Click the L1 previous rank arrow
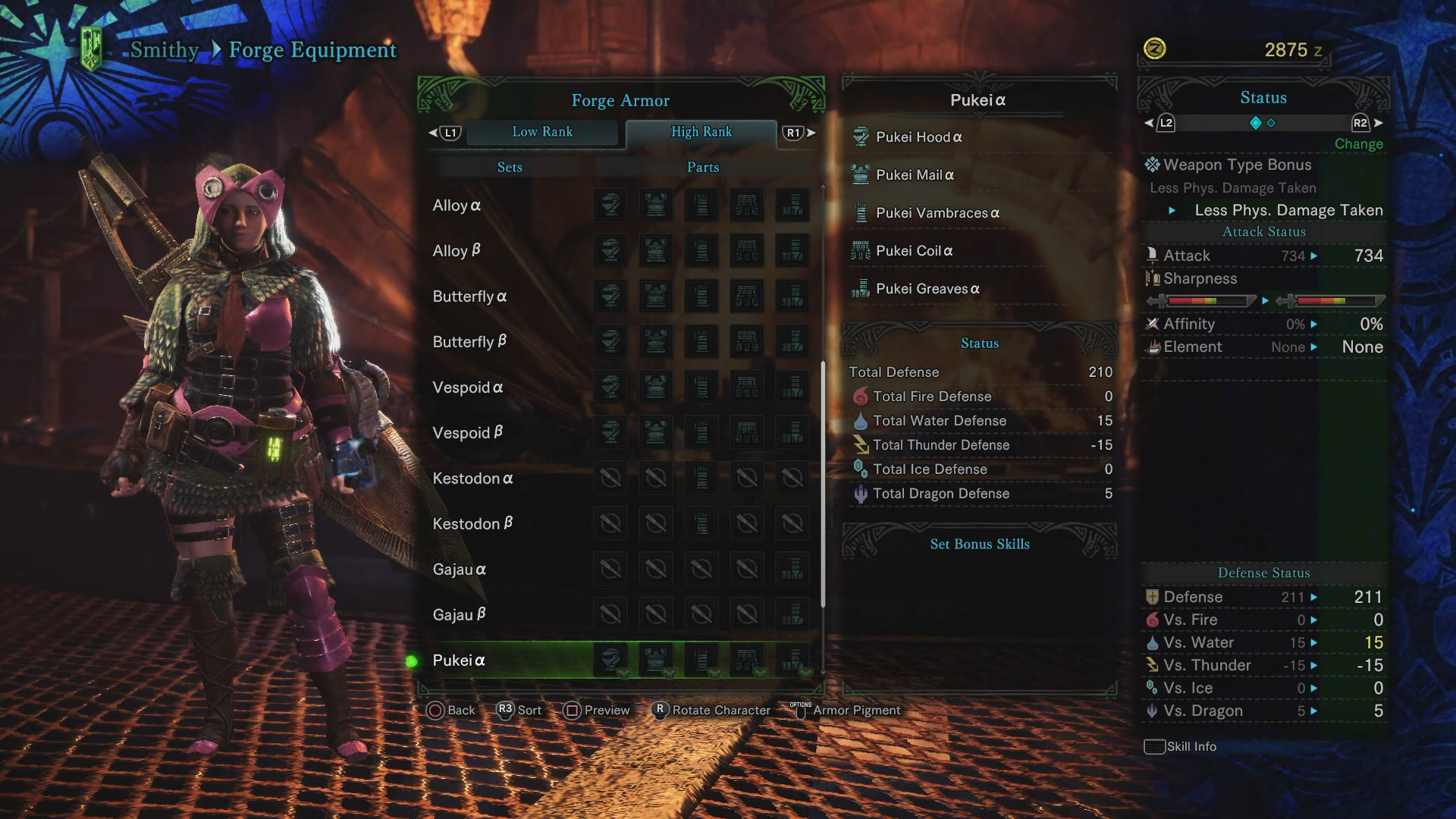The width and height of the screenshot is (1456, 819). (447, 132)
